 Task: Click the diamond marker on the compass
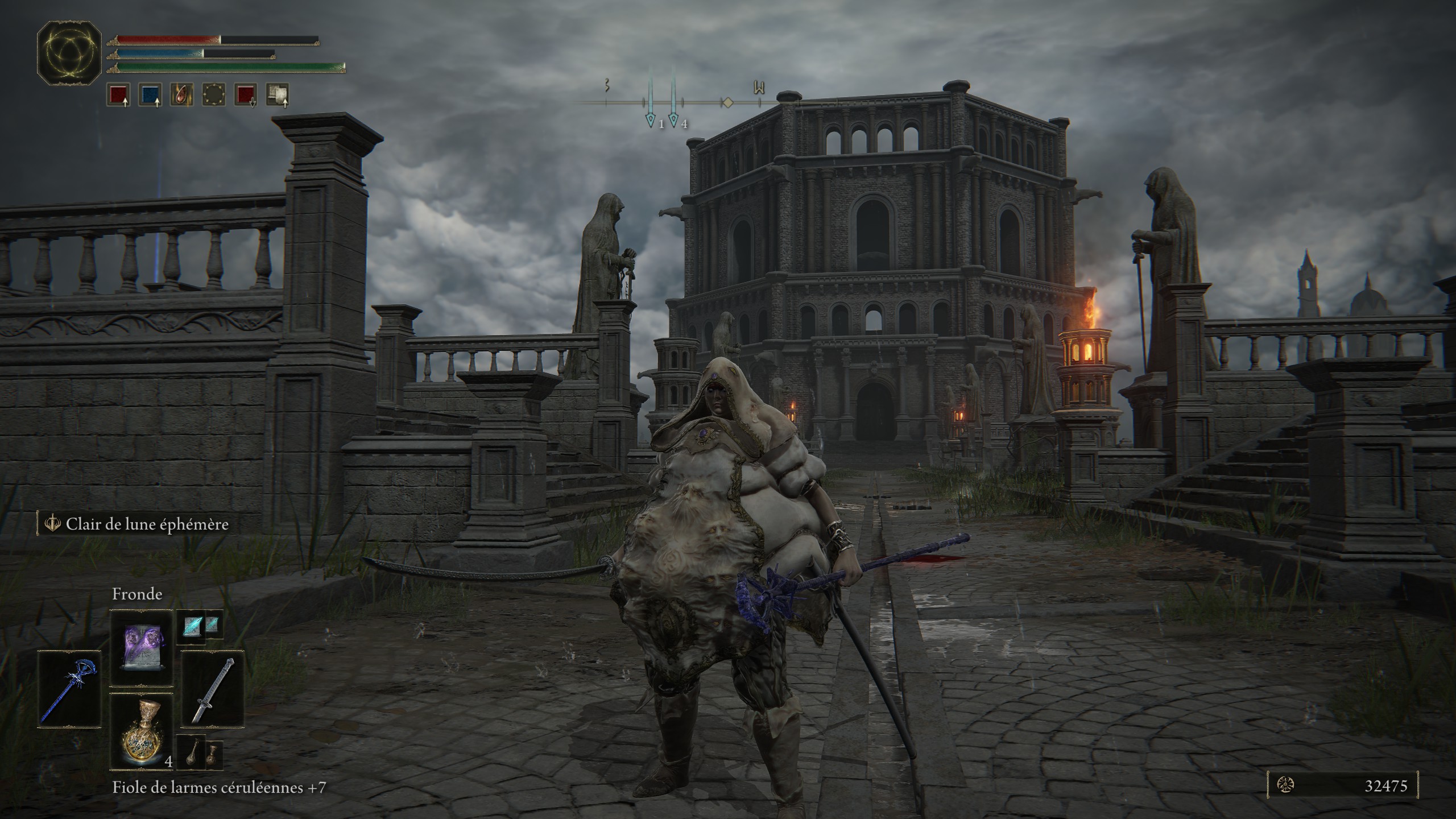click(x=727, y=103)
